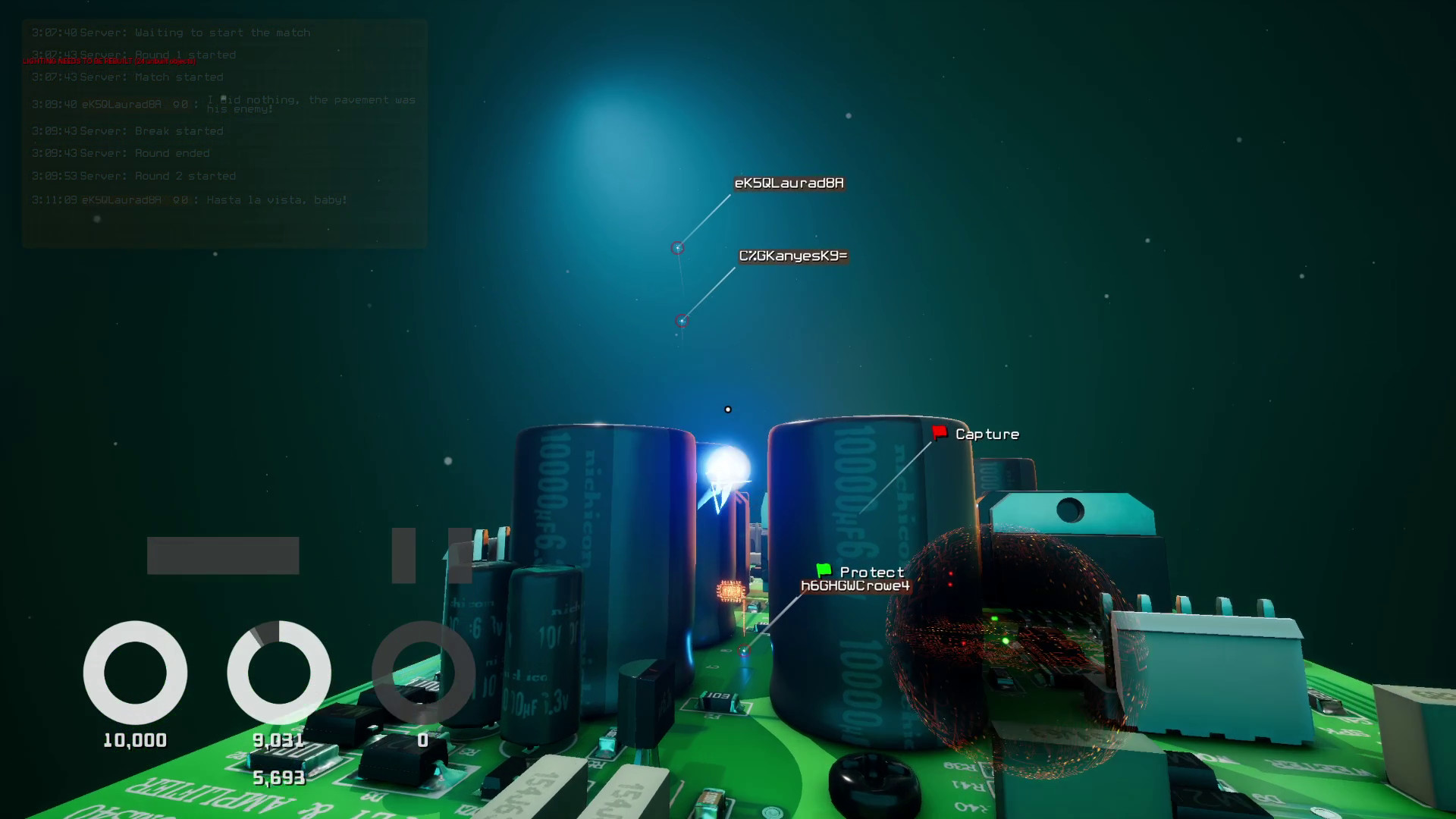Toggle the left white HUD bar
Image resolution: width=1456 pixels, height=819 pixels.
pos(224,555)
